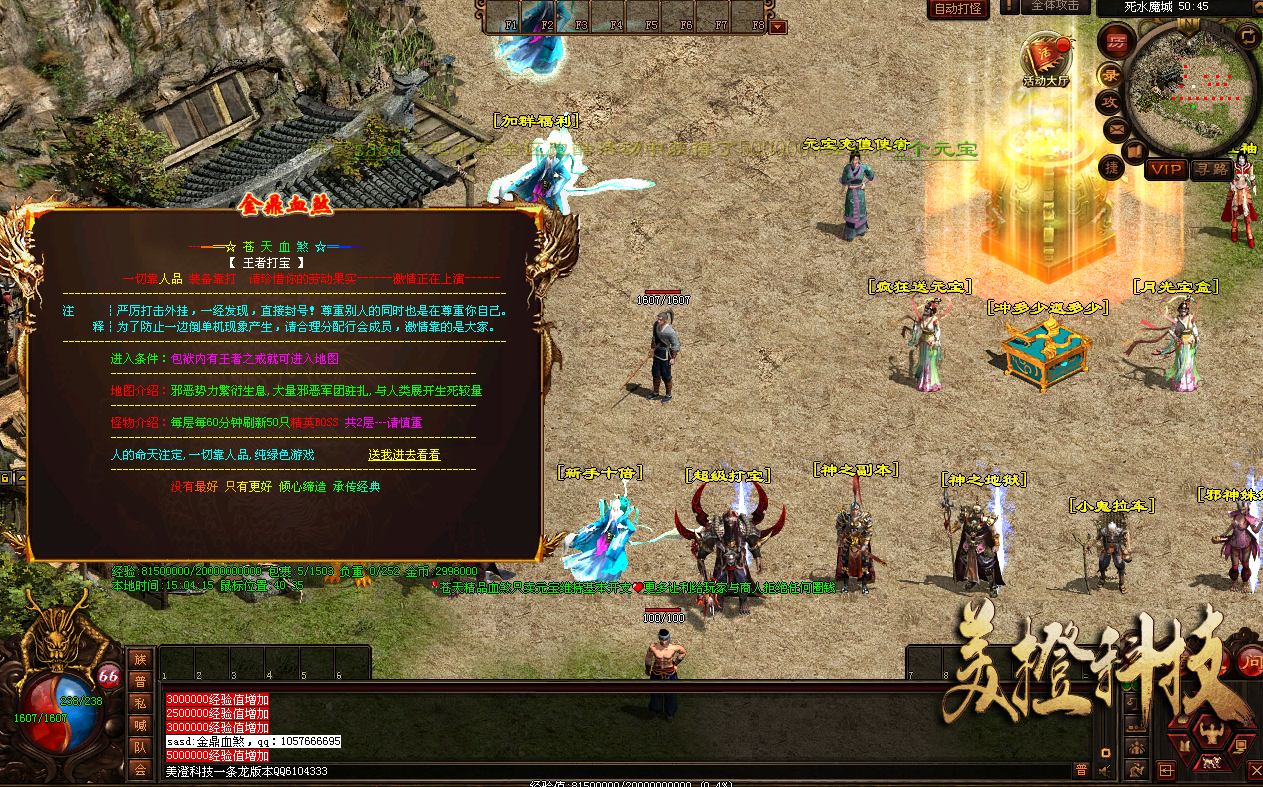Choose the 队 team chat channel

(140, 747)
